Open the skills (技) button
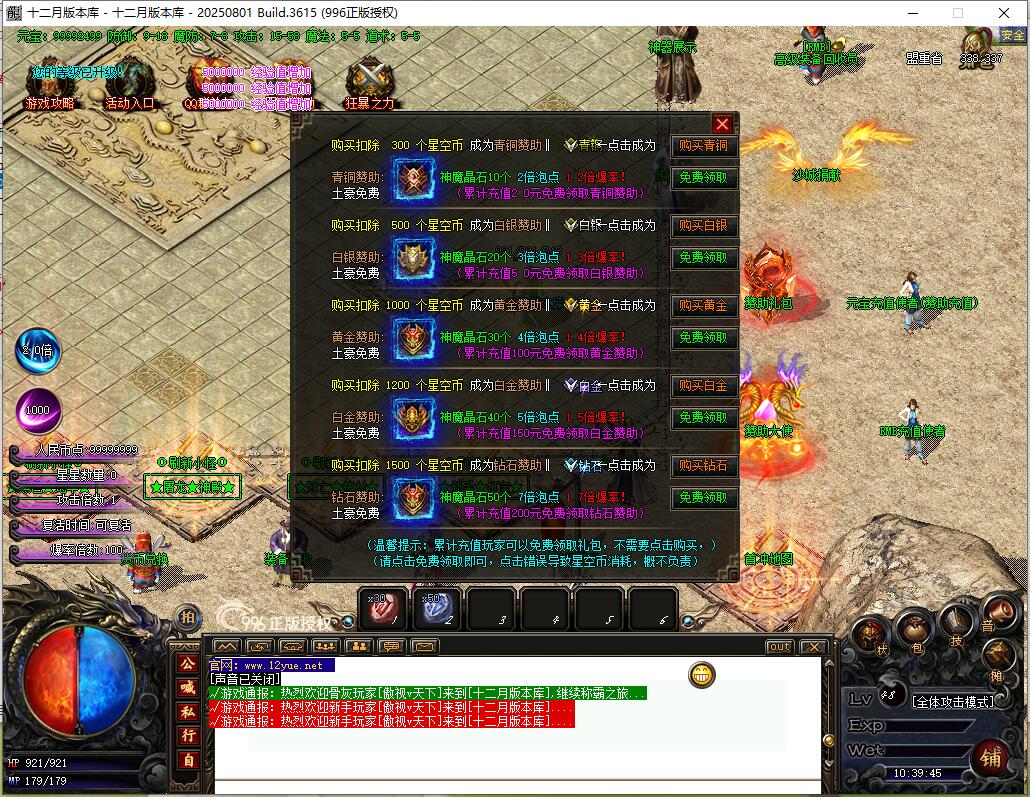Image resolution: width=1030 pixels, height=797 pixels. 957,626
